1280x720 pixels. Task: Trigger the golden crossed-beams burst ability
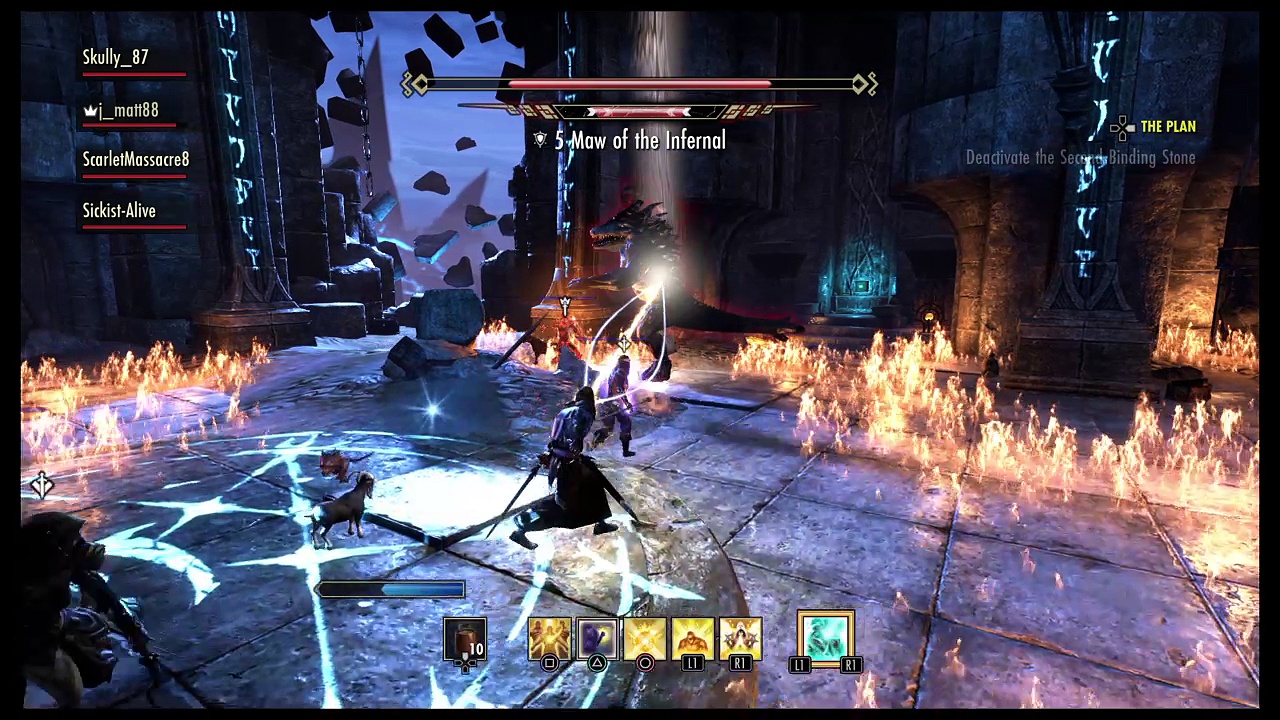click(645, 638)
